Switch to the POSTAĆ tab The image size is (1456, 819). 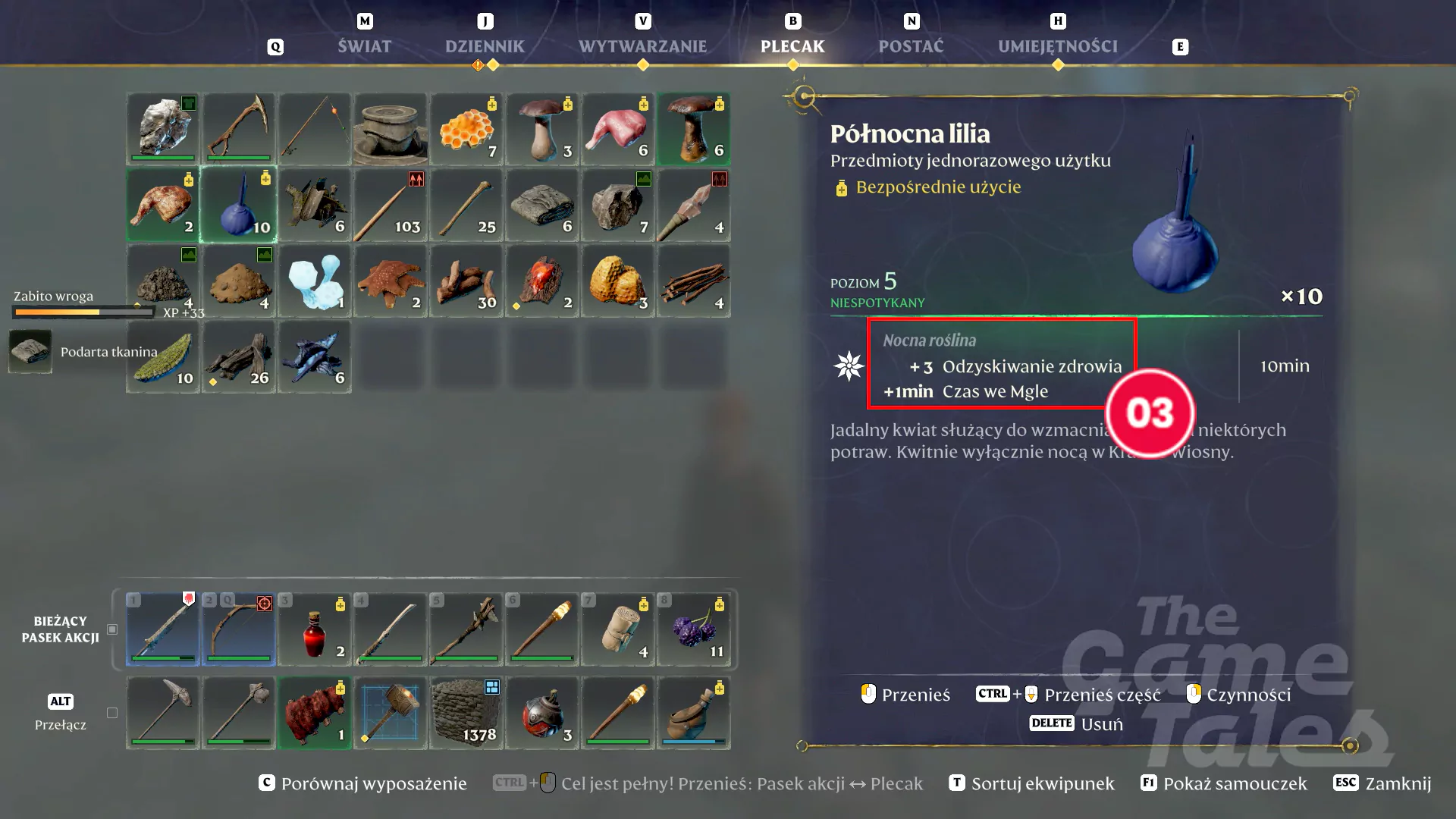[x=910, y=45]
